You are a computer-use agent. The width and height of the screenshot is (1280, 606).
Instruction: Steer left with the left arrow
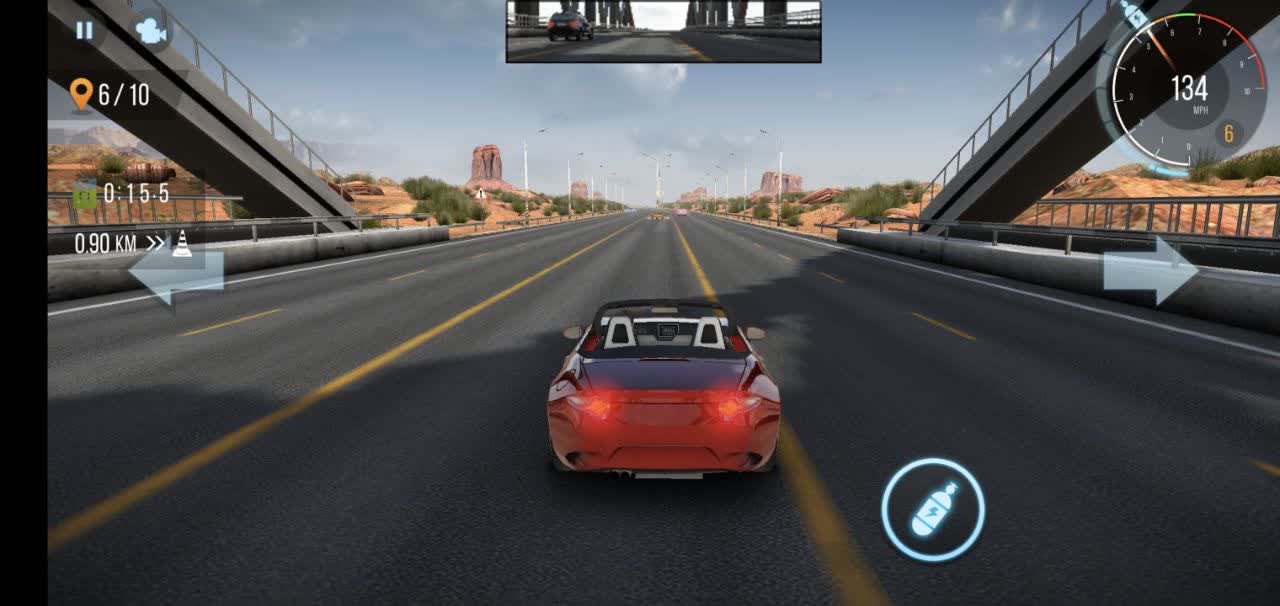(x=176, y=271)
